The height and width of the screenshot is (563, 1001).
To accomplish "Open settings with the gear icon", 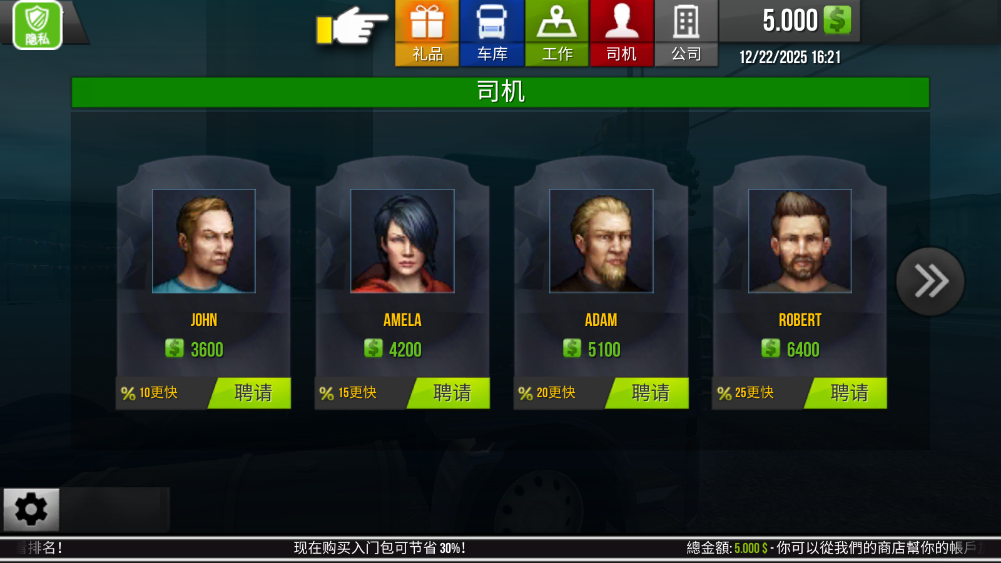I will [x=31, y=510].
